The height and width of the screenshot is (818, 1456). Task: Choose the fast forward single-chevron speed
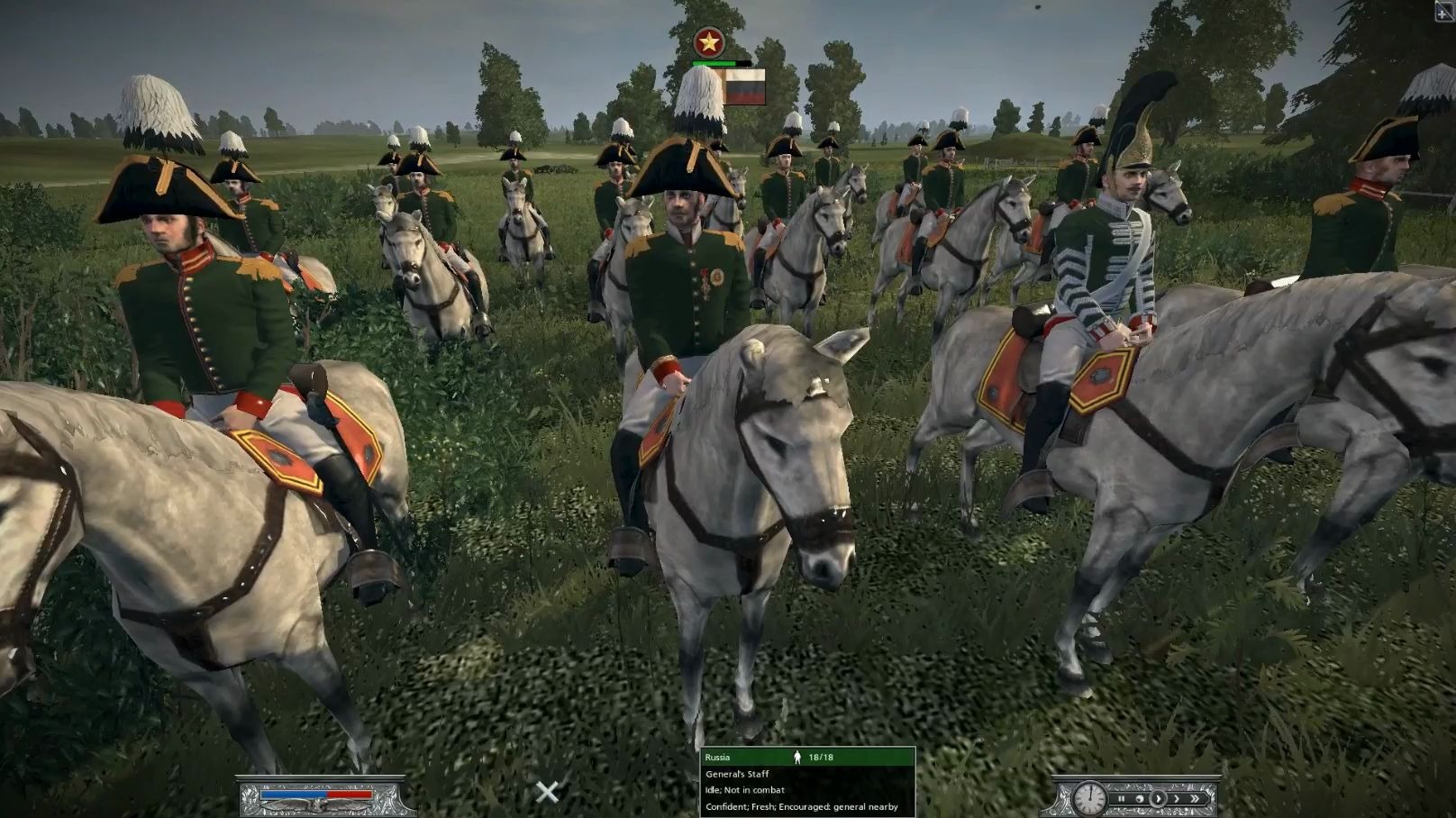coord(1178,798)
